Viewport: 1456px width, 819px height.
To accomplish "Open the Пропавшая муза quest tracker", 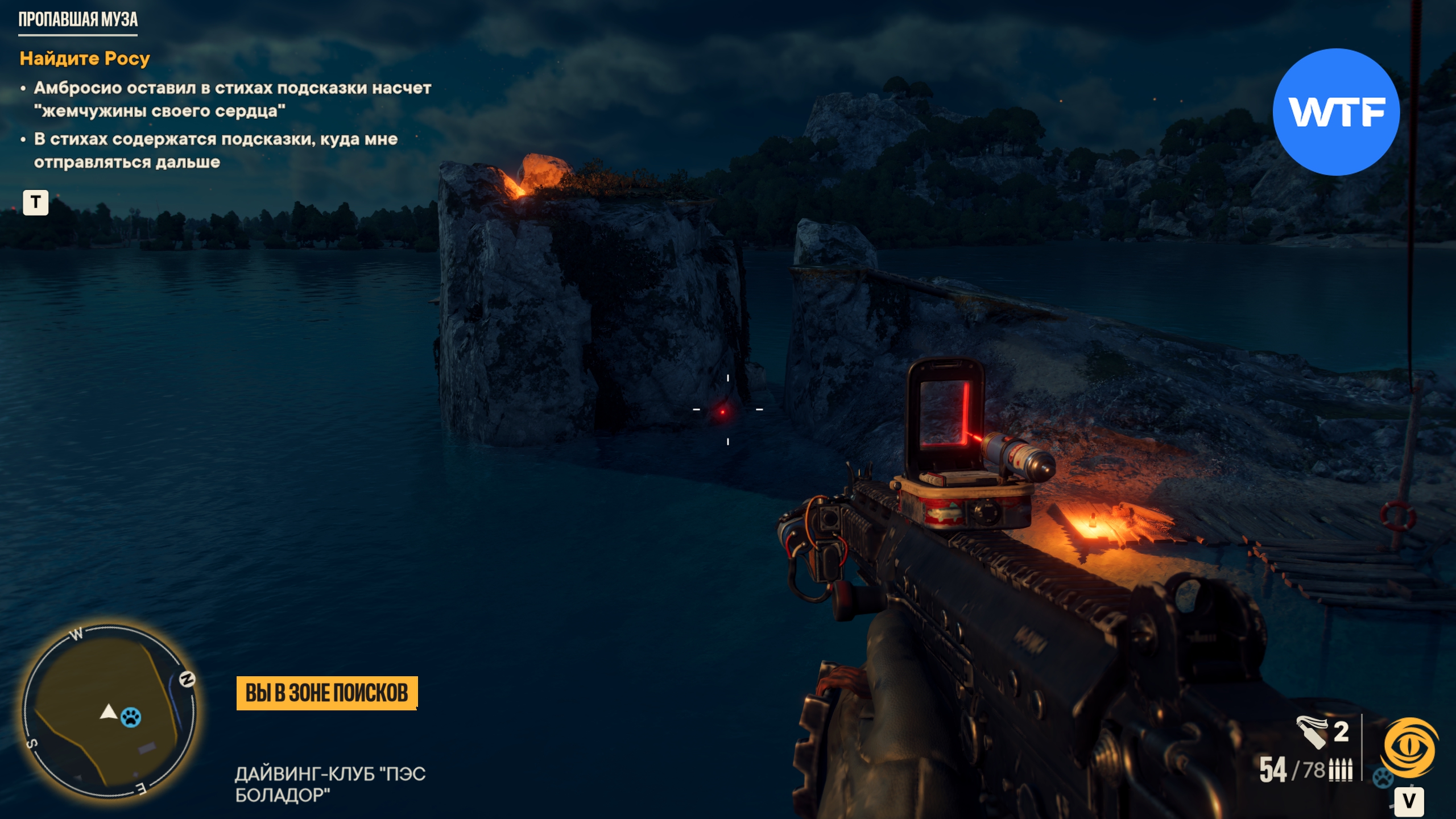I will pyautogui.click(x=78, y=20).
